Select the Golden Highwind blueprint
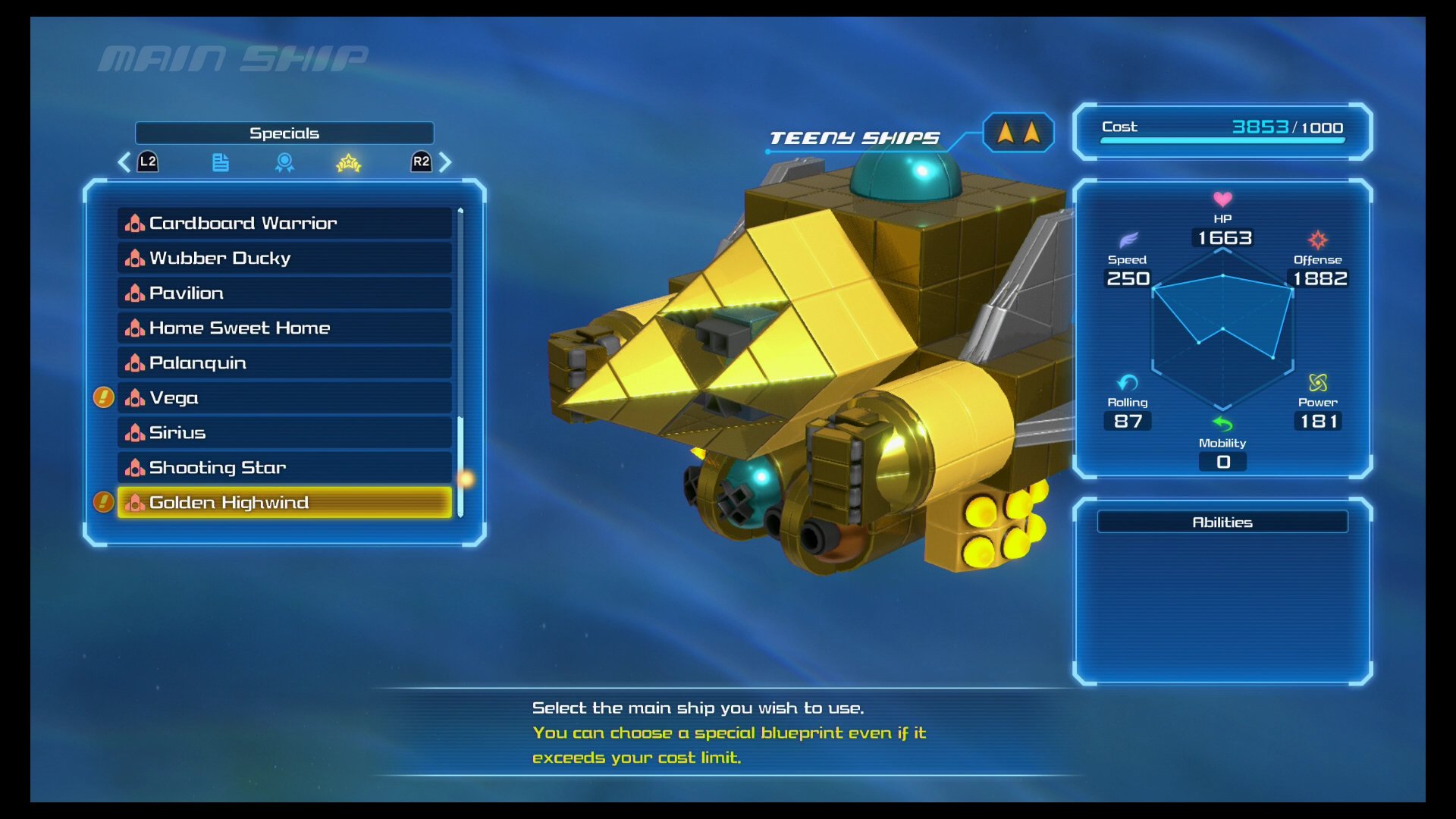Viewport: 1456px width, 819px height. 284,502
